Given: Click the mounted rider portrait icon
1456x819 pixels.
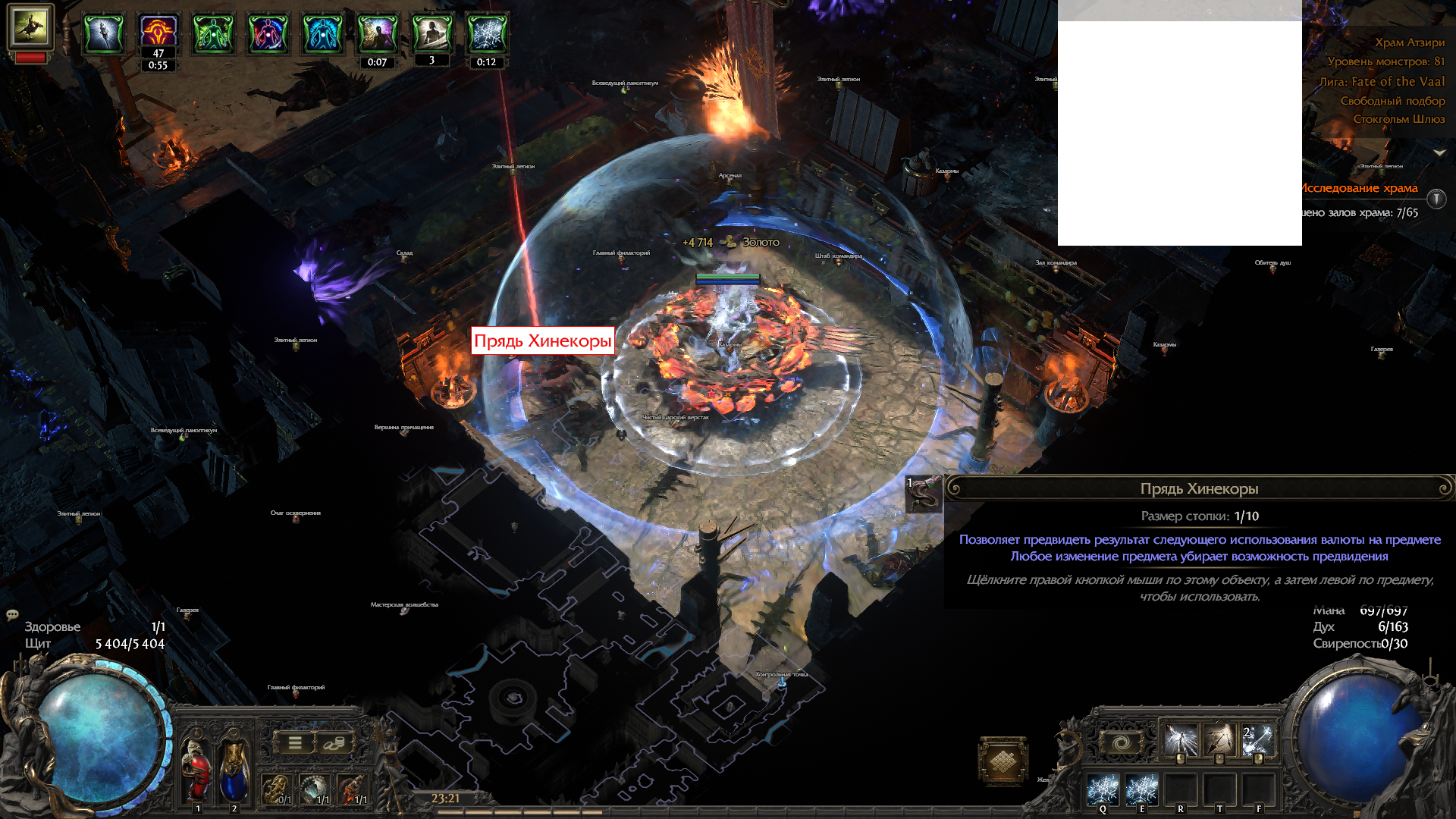Looking at the screenshot, I should 30,27.
